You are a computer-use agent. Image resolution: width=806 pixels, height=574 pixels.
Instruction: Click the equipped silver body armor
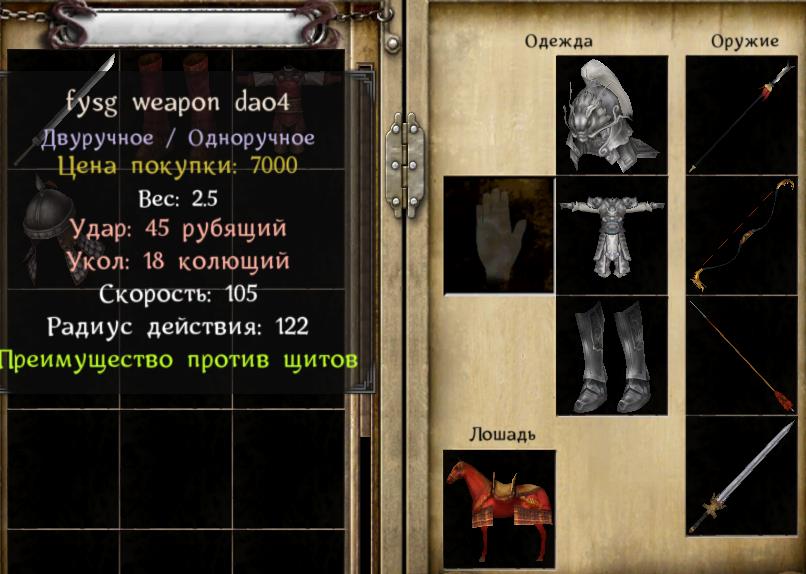tap(611, 234)
